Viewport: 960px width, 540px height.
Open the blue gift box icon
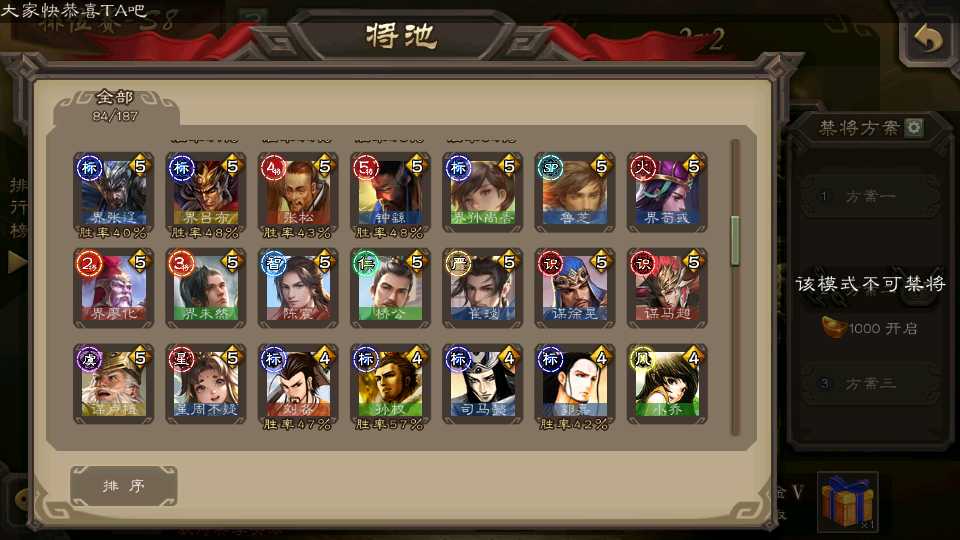[846, 500]
